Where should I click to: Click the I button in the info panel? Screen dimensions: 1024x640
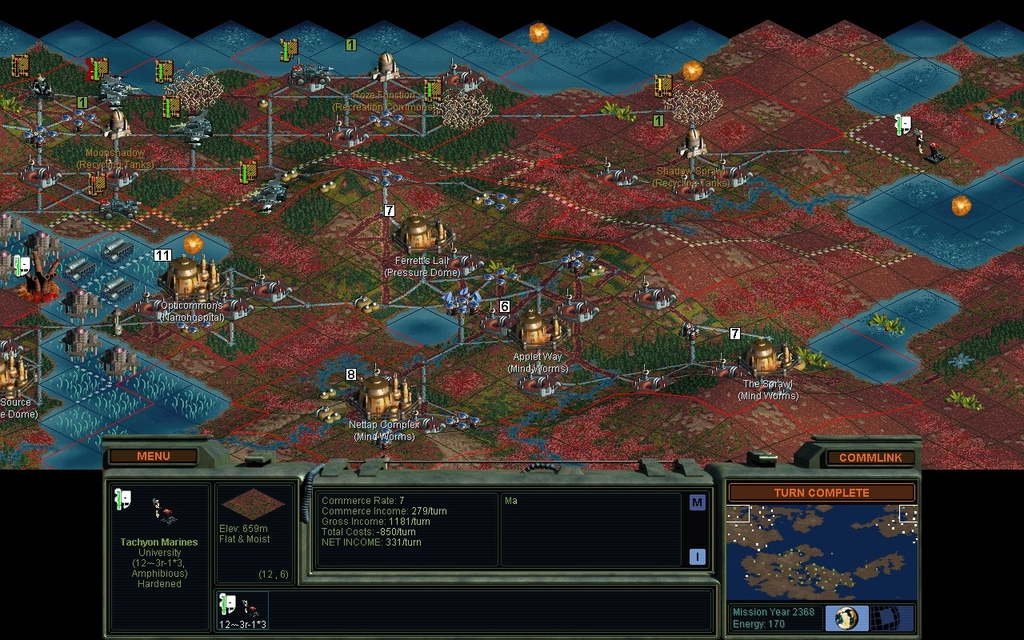click(x=697, y=557)
